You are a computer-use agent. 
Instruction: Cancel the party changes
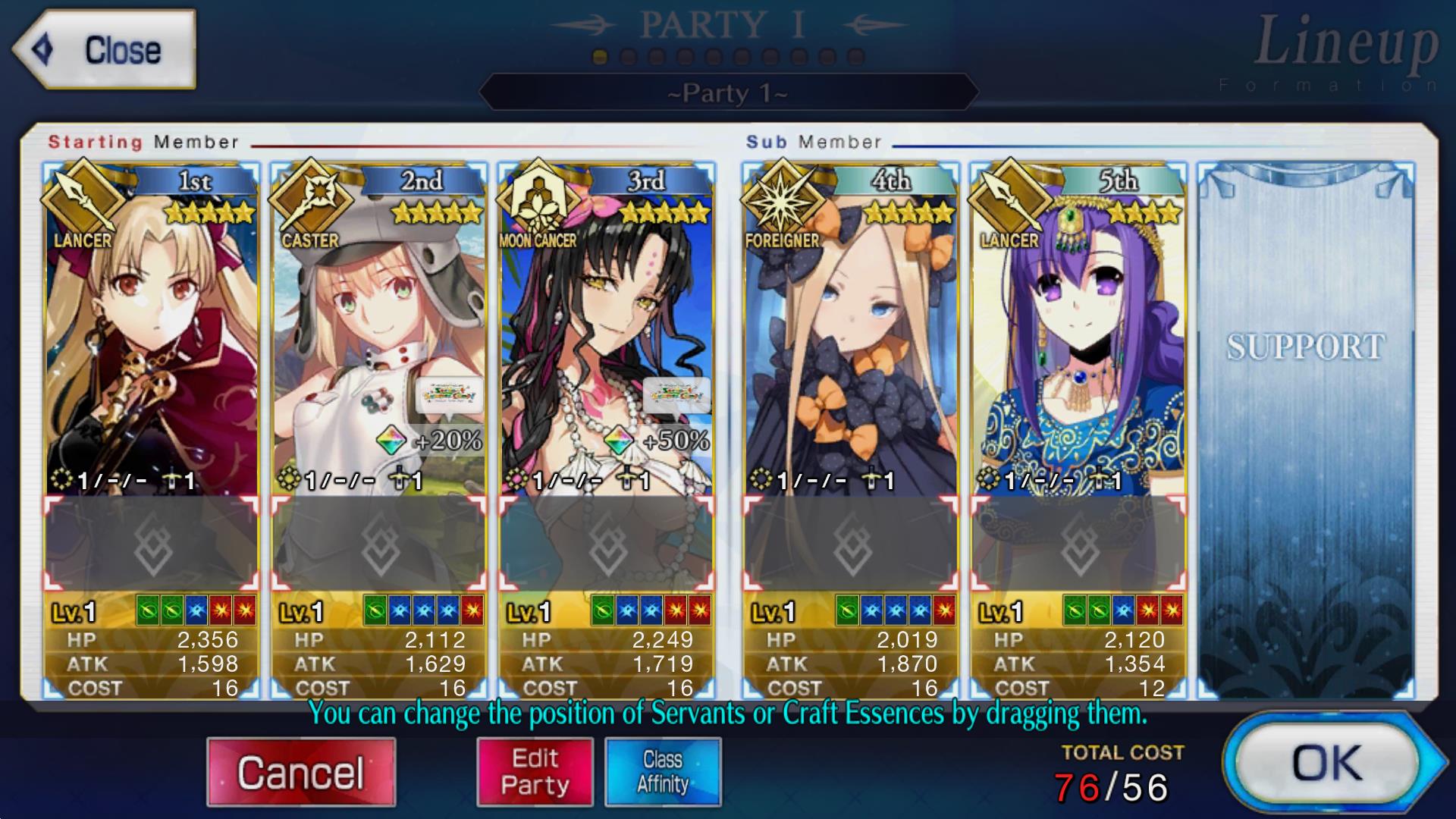coord(301,772)
